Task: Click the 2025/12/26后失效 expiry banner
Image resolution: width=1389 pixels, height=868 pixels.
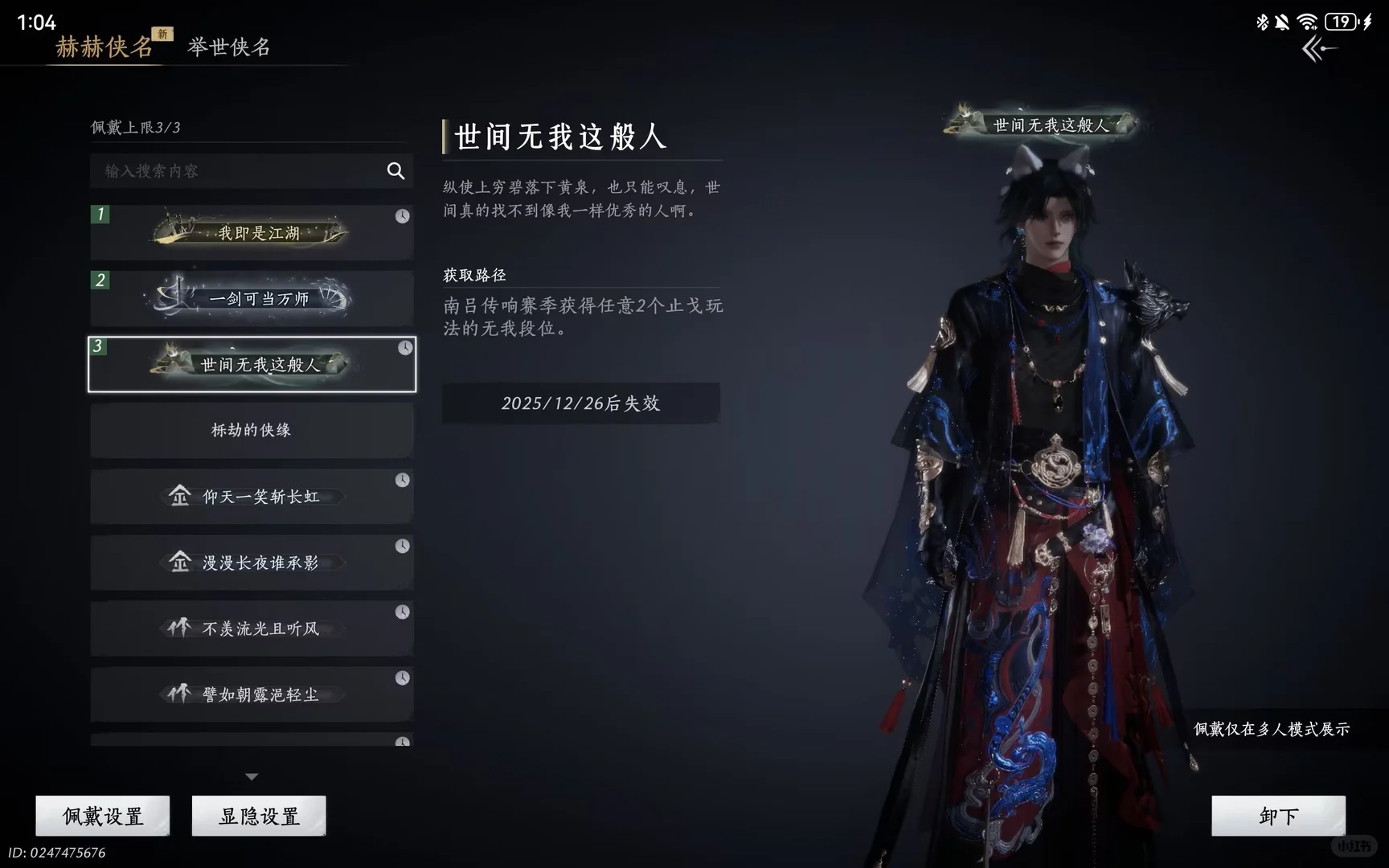Action: 580,403
